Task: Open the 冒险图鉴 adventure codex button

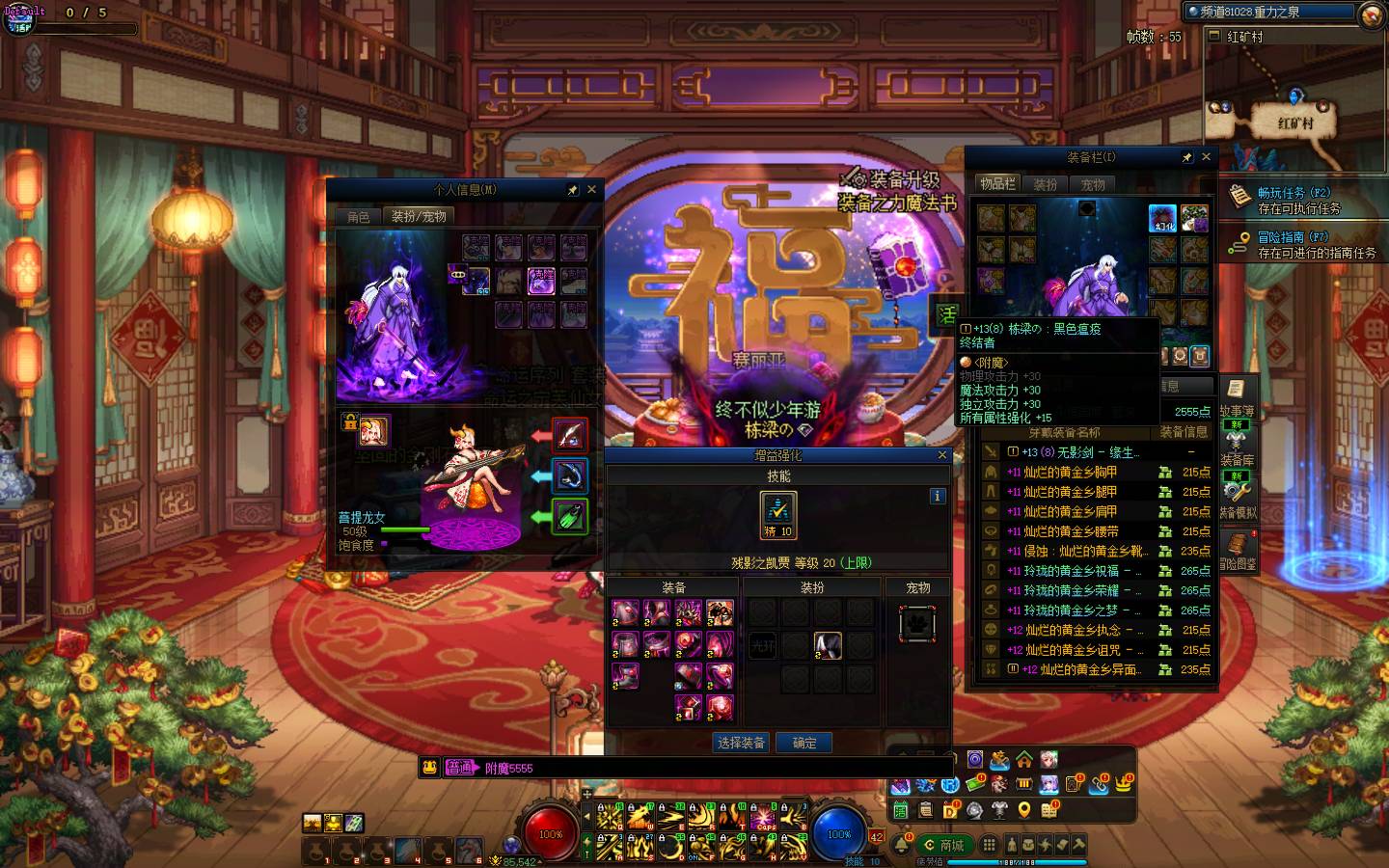Action: coord(1238,551)
